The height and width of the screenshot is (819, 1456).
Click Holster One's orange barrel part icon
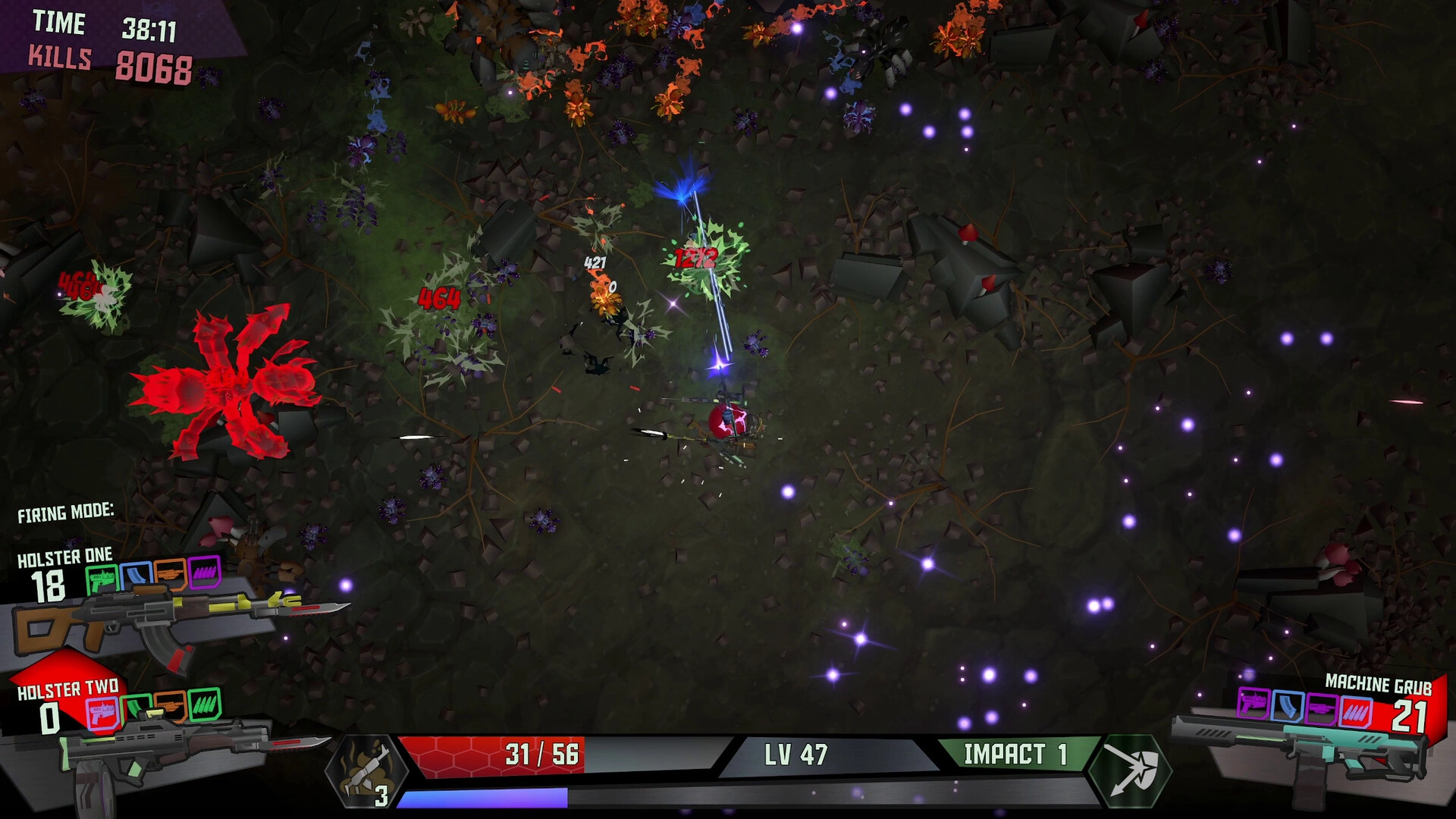click(169, 575)
